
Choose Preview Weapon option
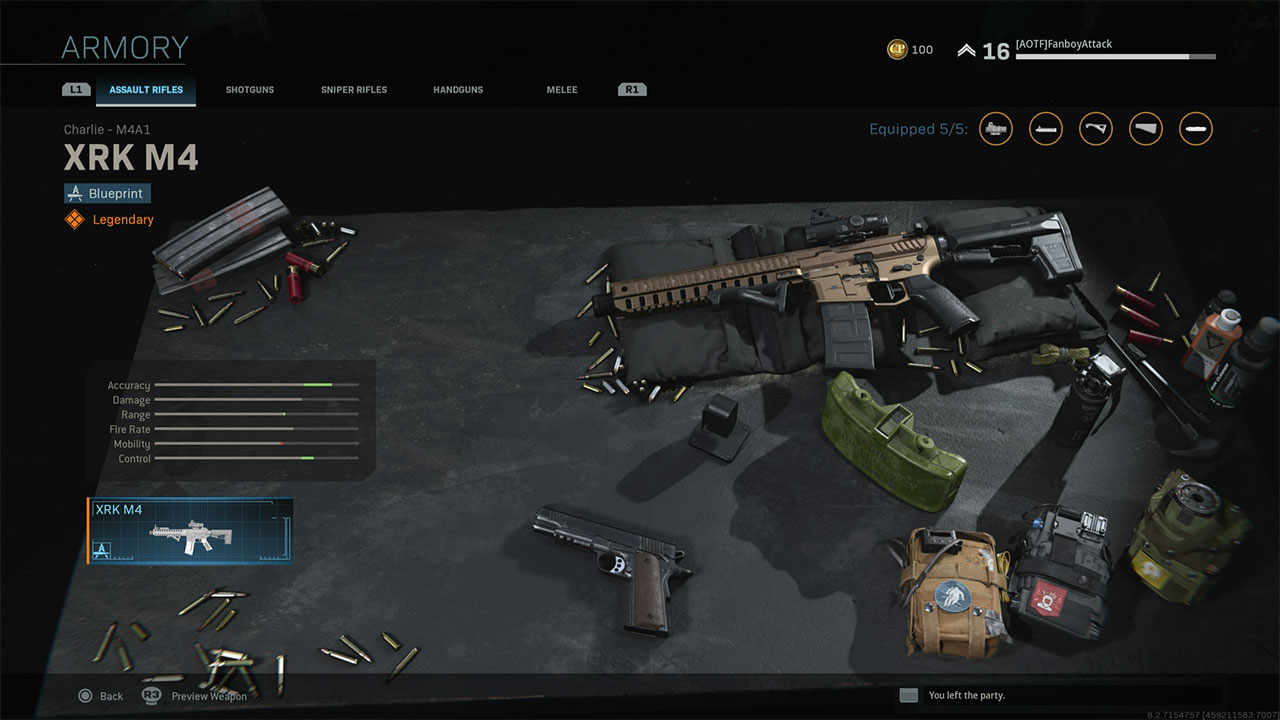click(197, 696)
